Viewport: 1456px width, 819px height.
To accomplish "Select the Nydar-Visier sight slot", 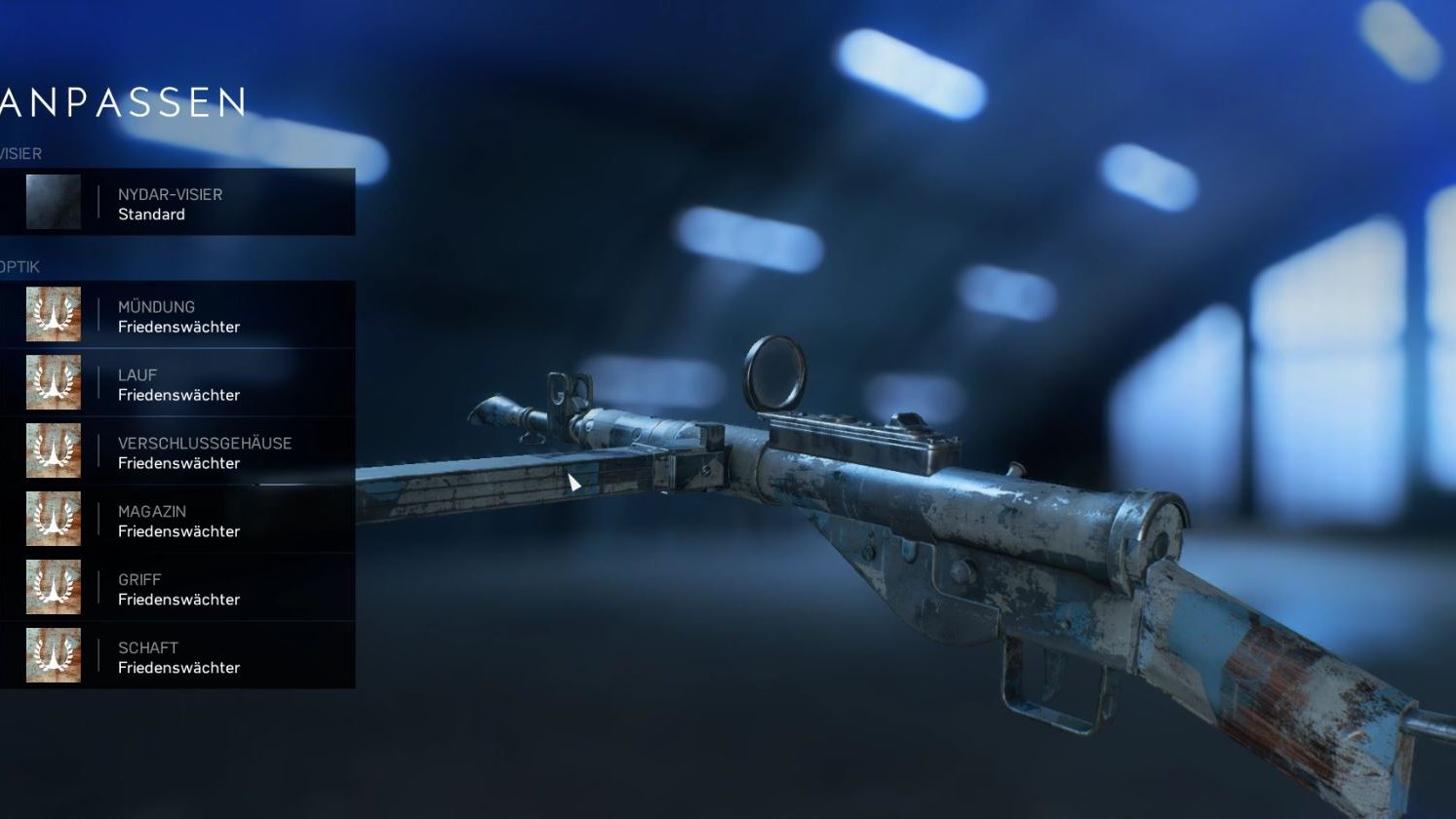I will [177, 203].
